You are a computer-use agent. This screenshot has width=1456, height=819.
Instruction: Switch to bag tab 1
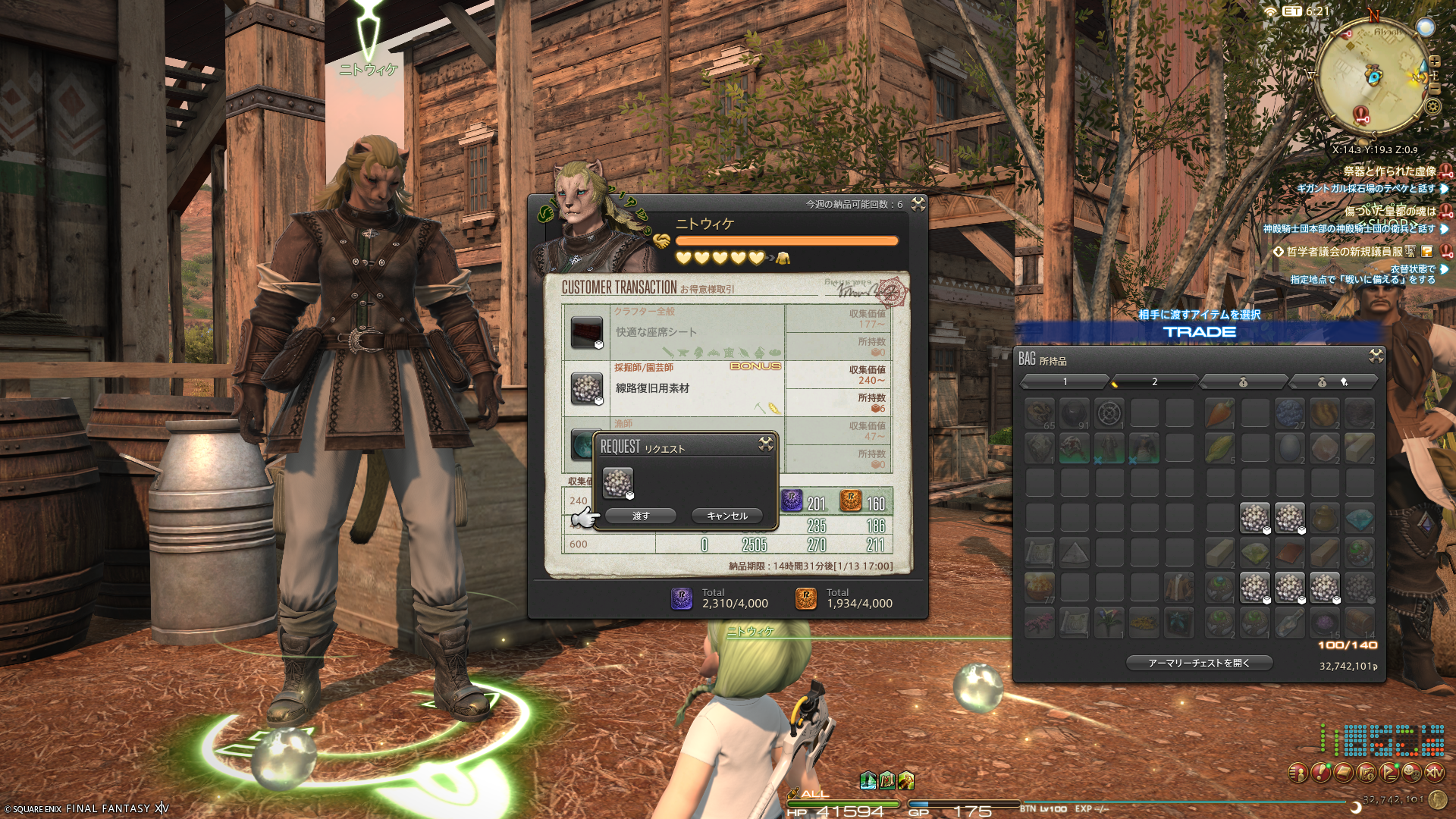tap(1065, 381)
